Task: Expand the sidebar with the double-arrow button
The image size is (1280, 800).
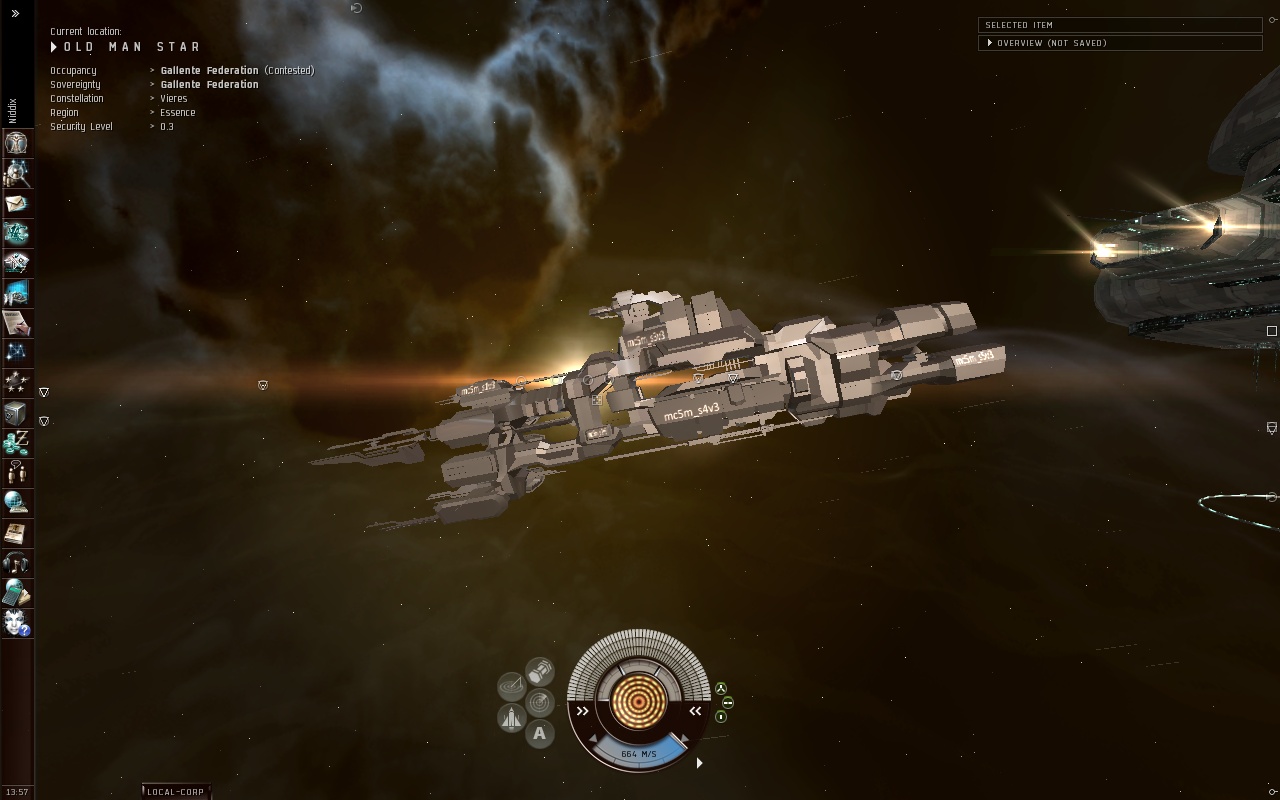Action: tap(15, 13)
